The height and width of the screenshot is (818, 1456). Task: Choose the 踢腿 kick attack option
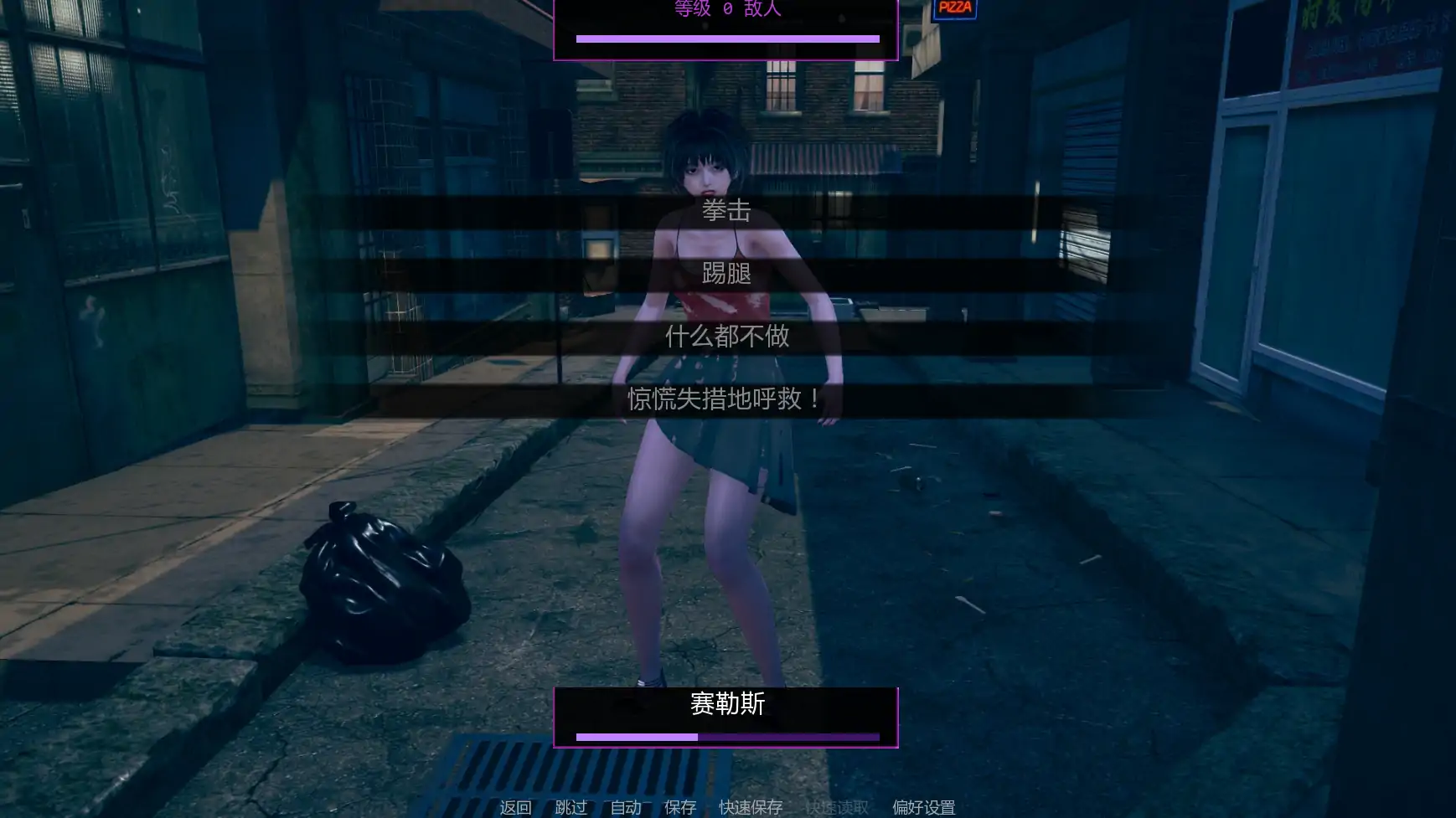[x=727, y=275]
